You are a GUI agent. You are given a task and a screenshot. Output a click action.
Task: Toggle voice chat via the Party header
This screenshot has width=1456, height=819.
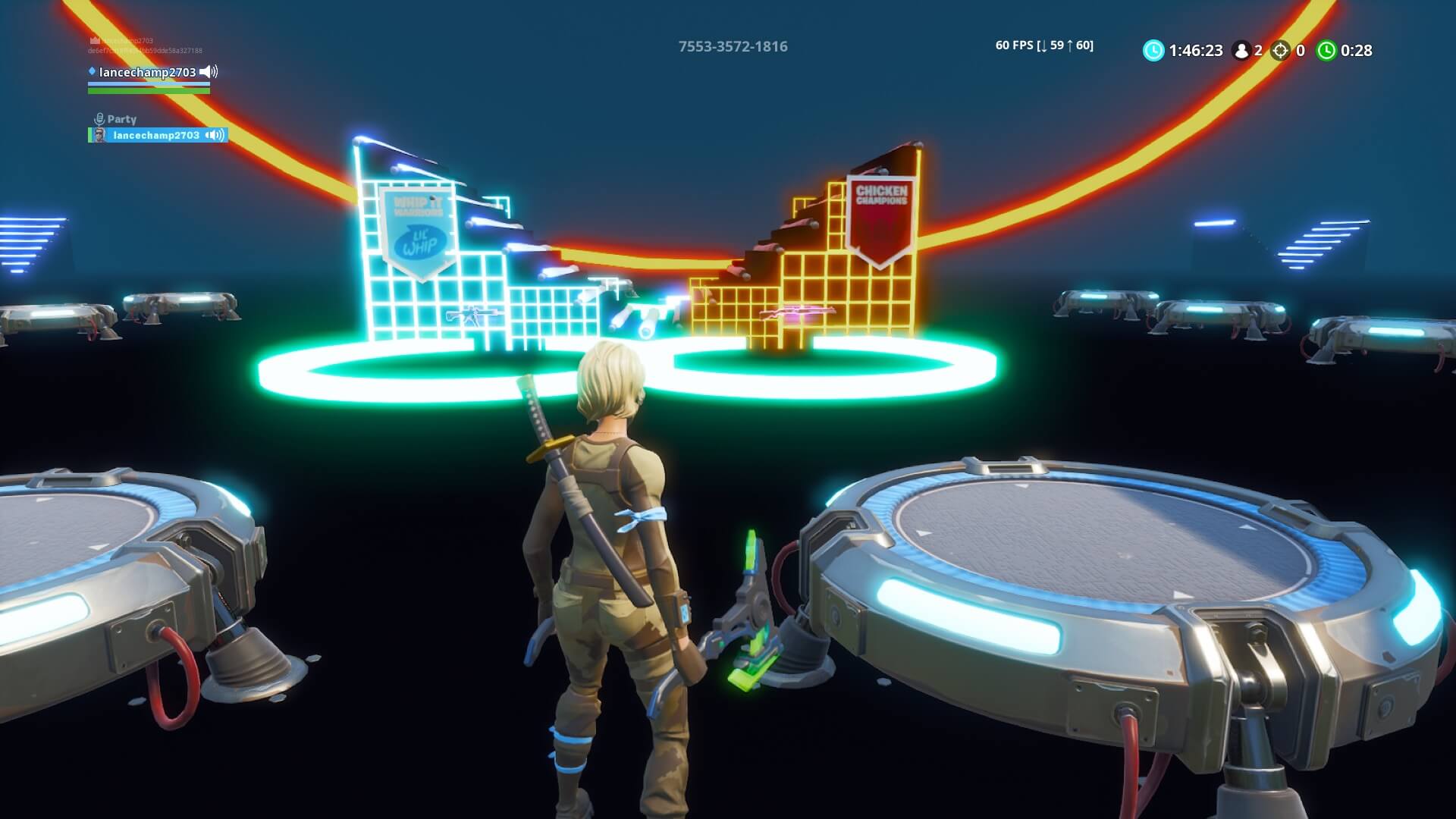pyautogui.click(x=121, y=119)
